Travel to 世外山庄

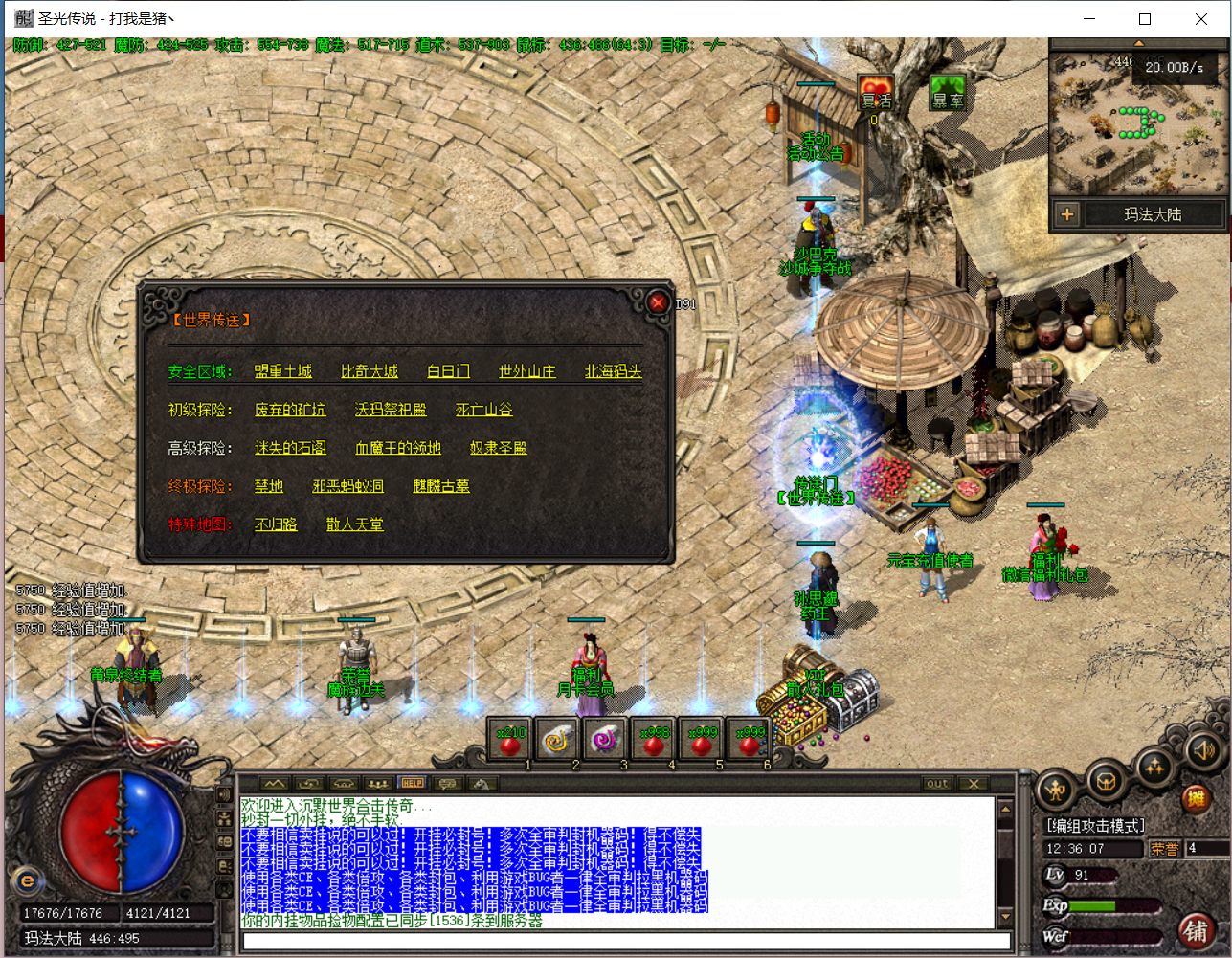(526, 371)
